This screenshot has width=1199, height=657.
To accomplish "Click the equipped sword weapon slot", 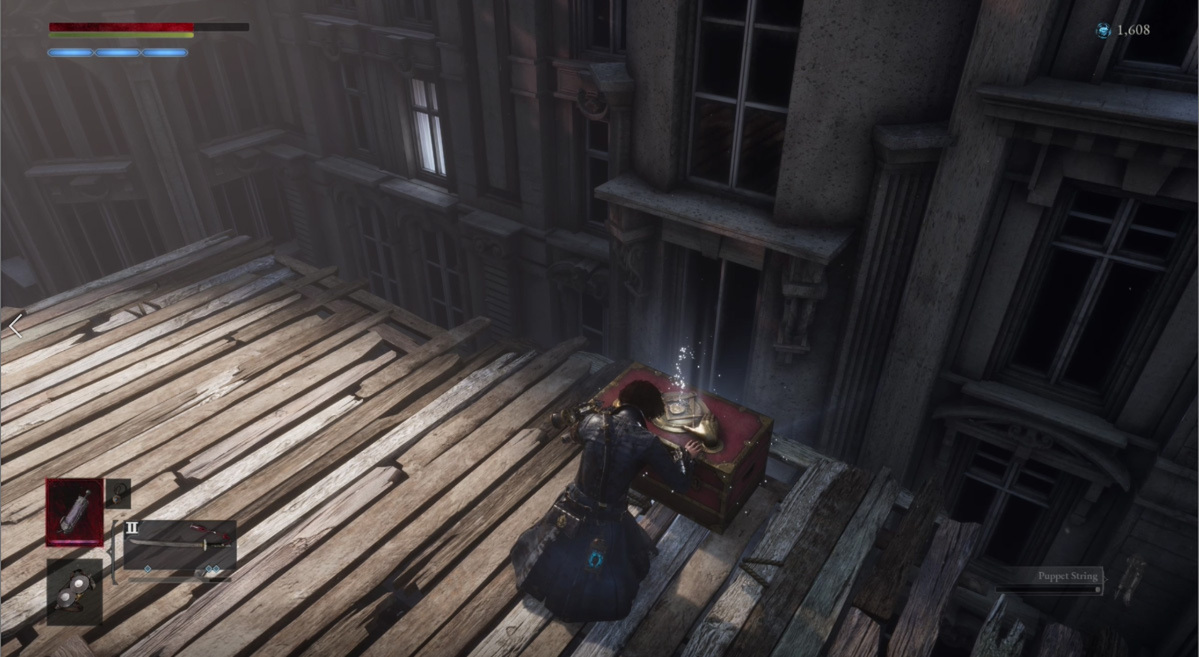I will tap(180, 543).
